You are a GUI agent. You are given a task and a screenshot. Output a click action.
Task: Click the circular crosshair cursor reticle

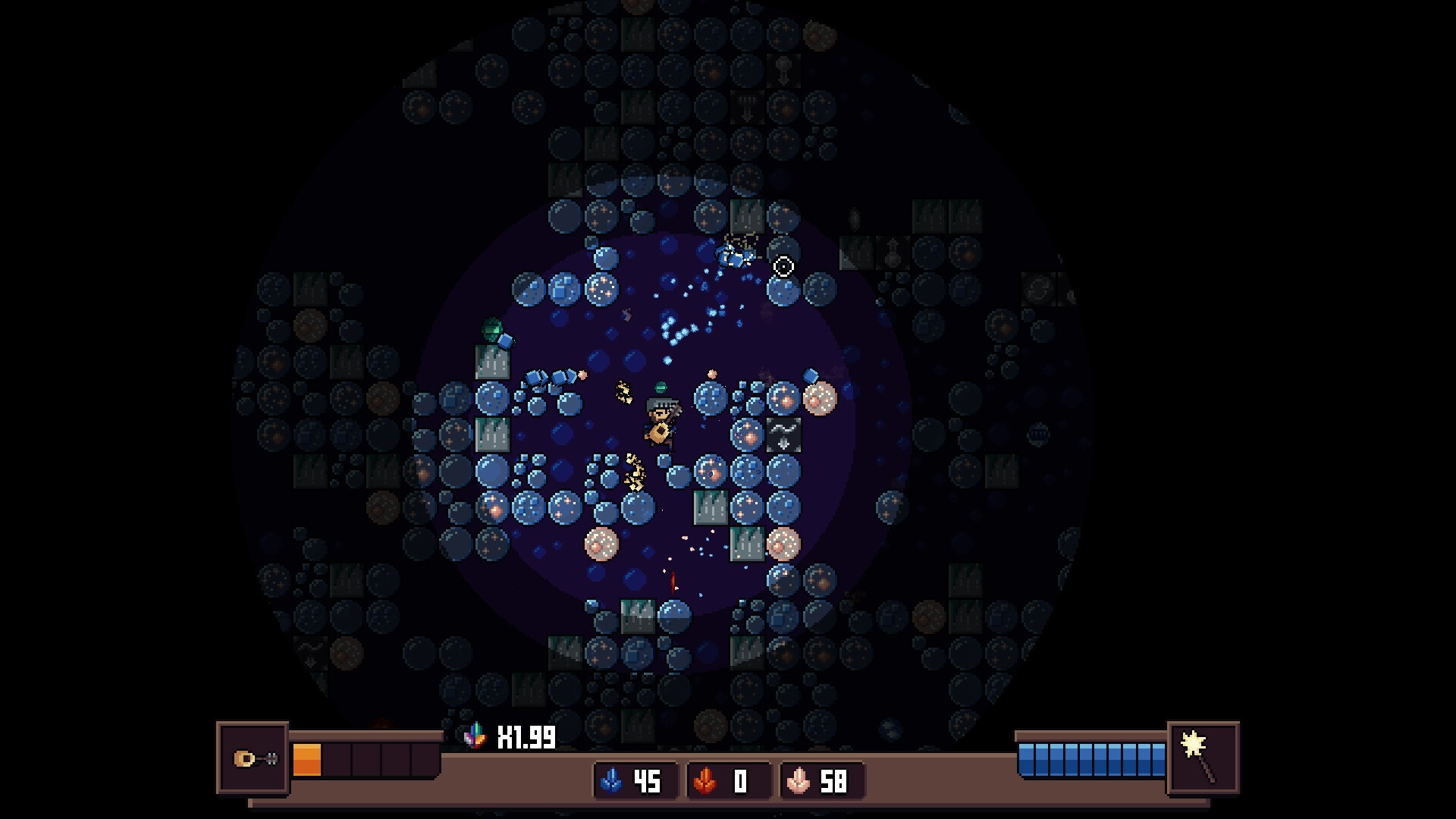point(783,266)
